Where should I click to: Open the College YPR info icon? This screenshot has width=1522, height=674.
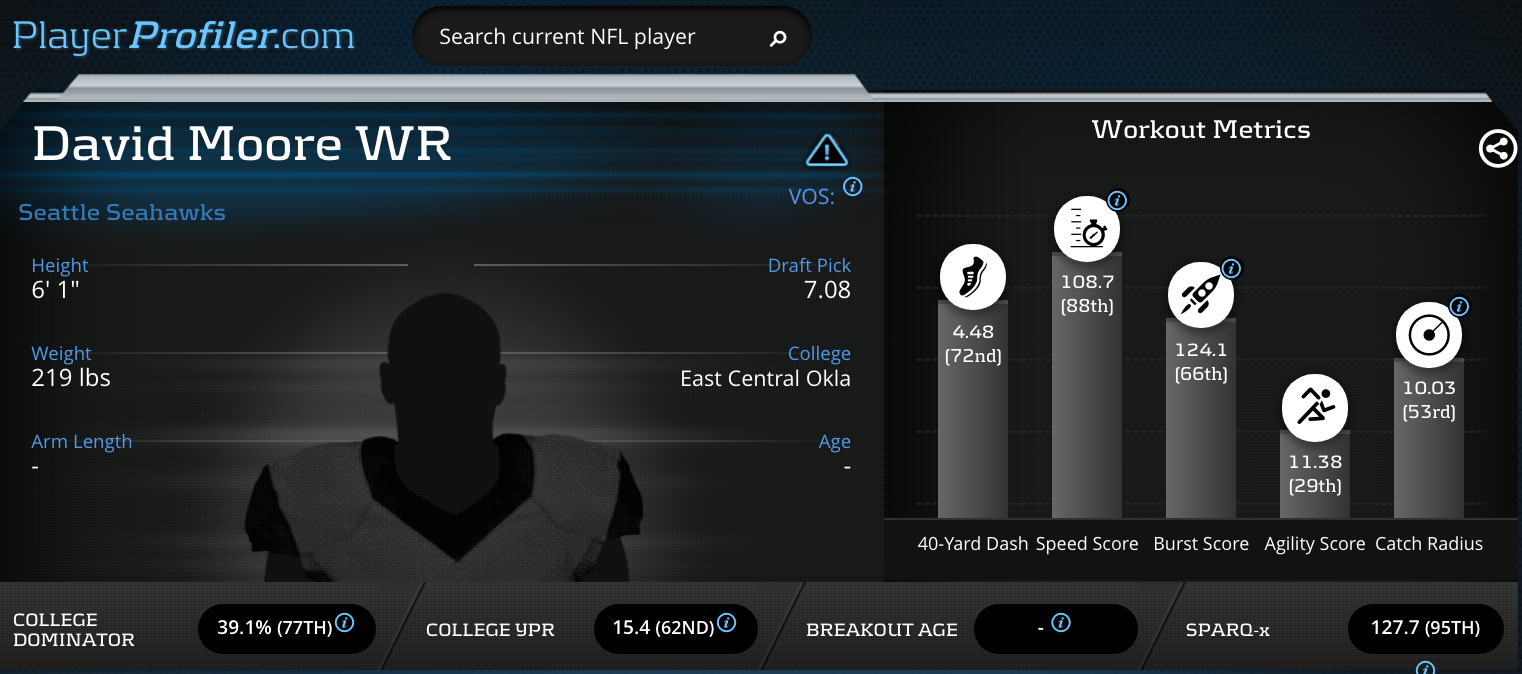(727, 622)
